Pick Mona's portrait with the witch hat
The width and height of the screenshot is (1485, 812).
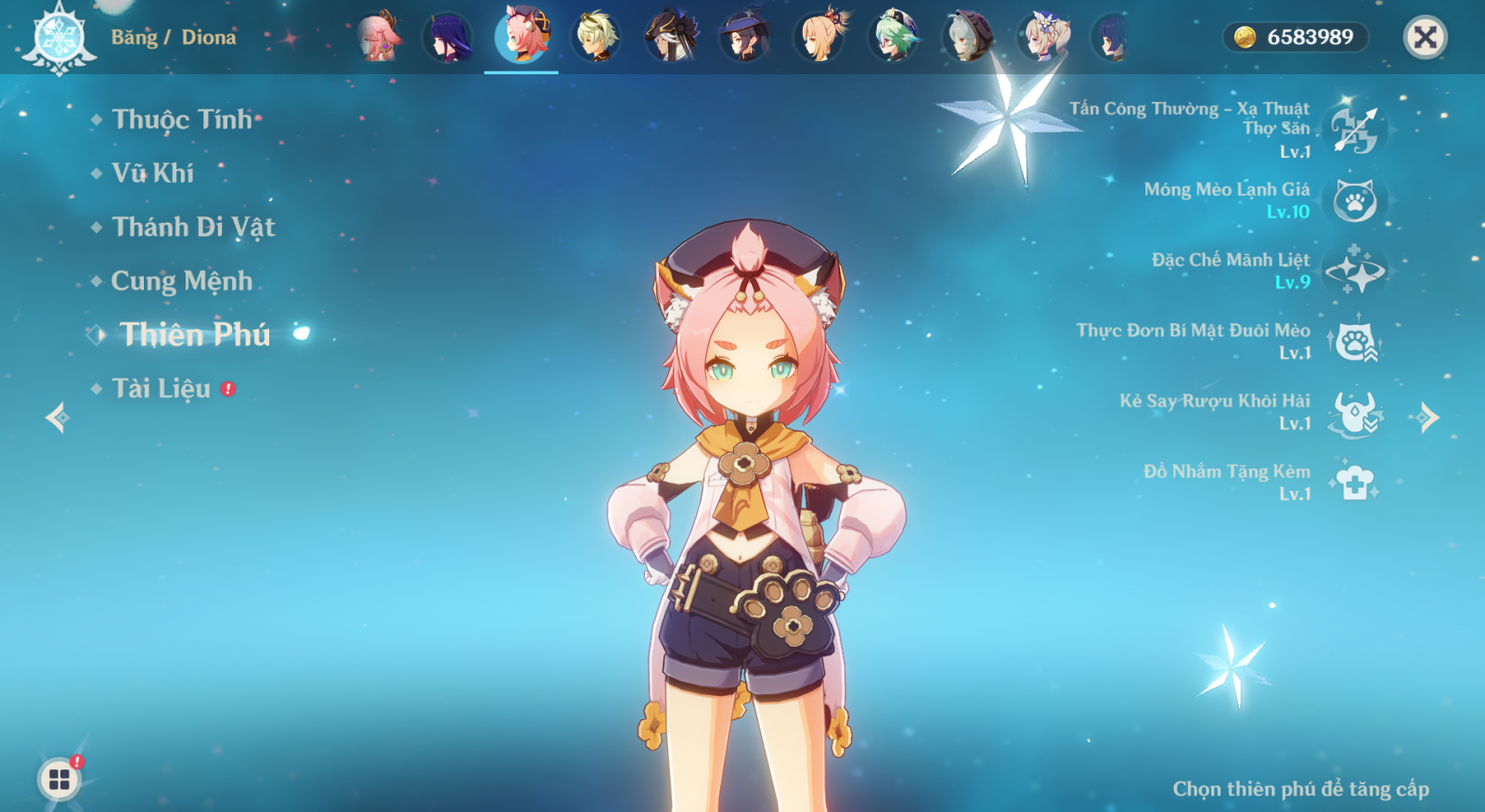[745, 37]
